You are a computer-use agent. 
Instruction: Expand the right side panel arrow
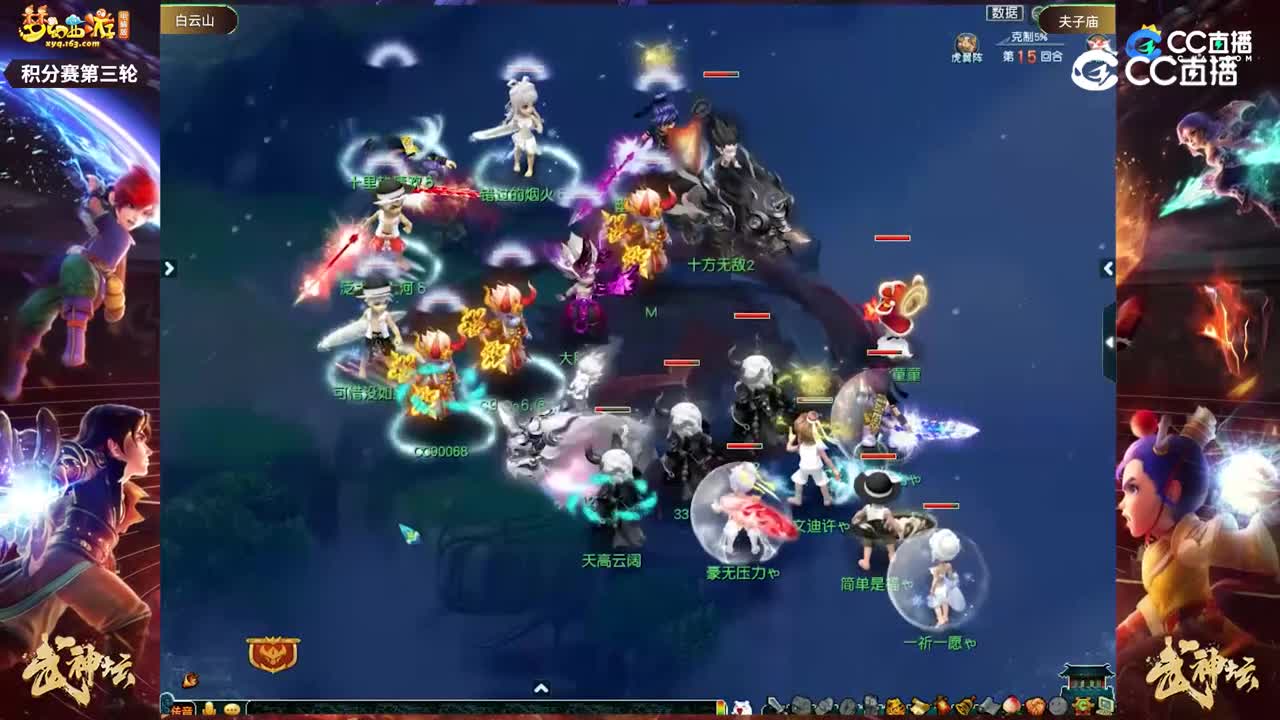1108,268
